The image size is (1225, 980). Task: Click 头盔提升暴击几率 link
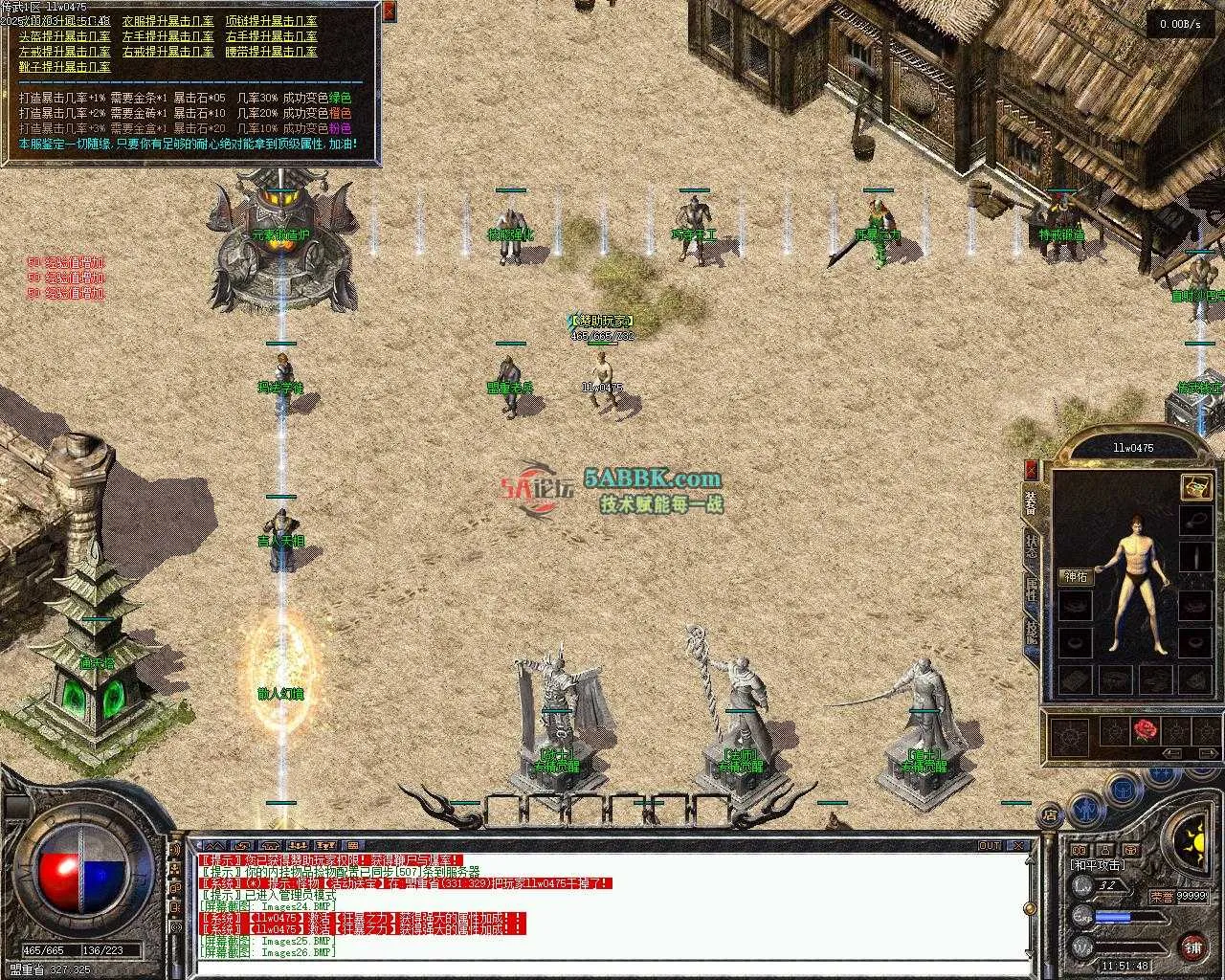pos(64,36)
